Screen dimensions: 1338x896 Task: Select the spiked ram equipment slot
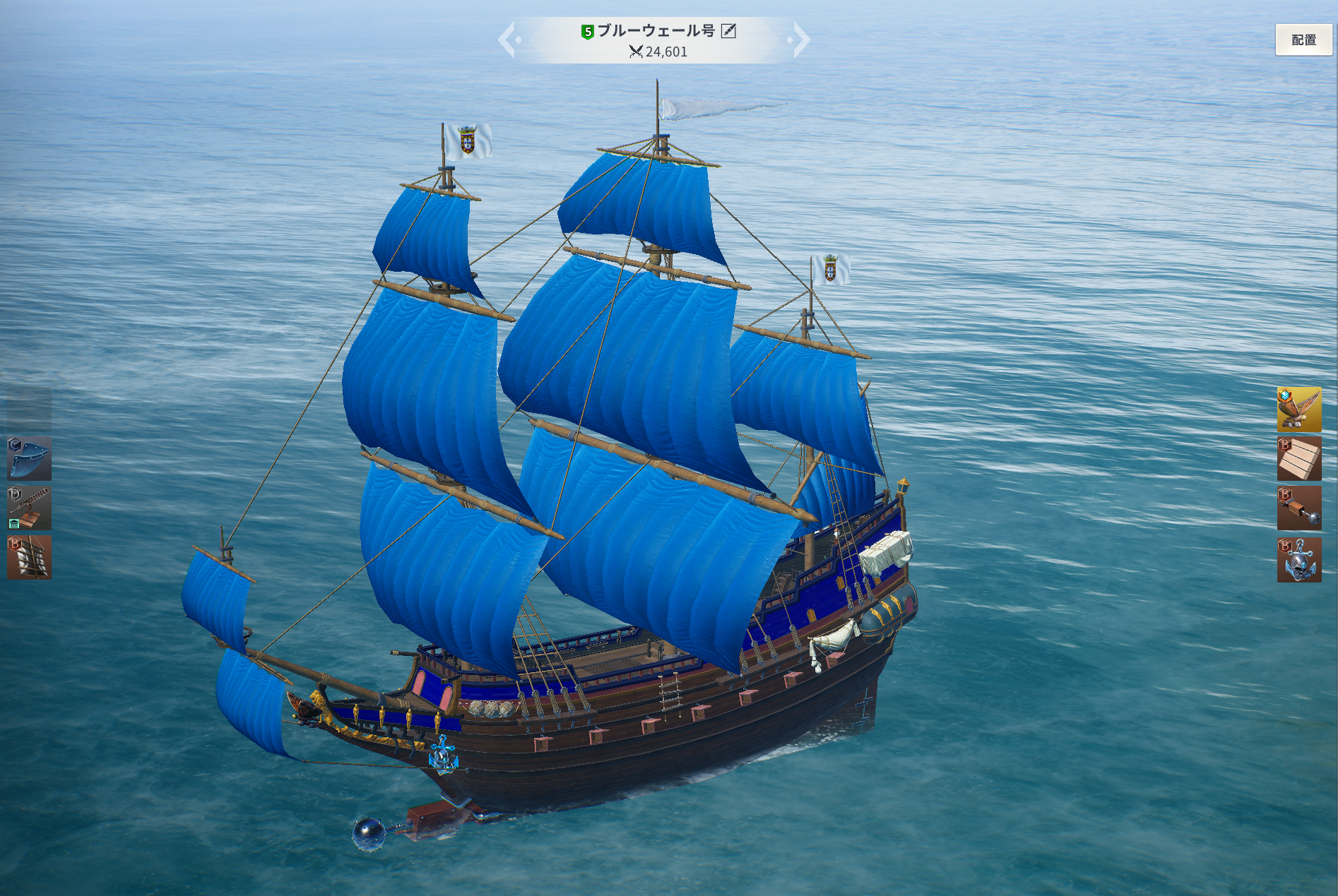(1298, 508)
